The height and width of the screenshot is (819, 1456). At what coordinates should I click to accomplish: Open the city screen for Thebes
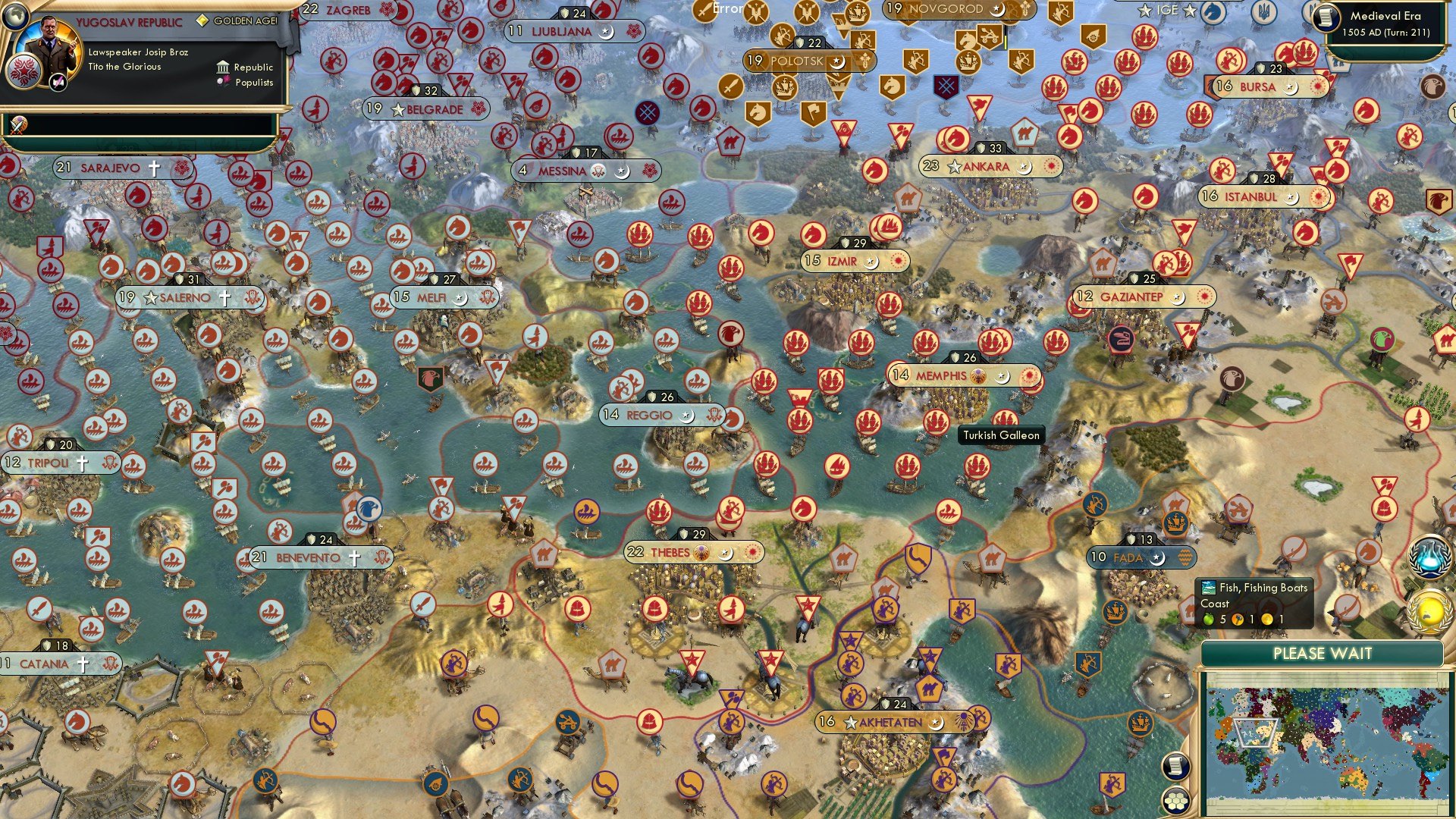(673, 552)
